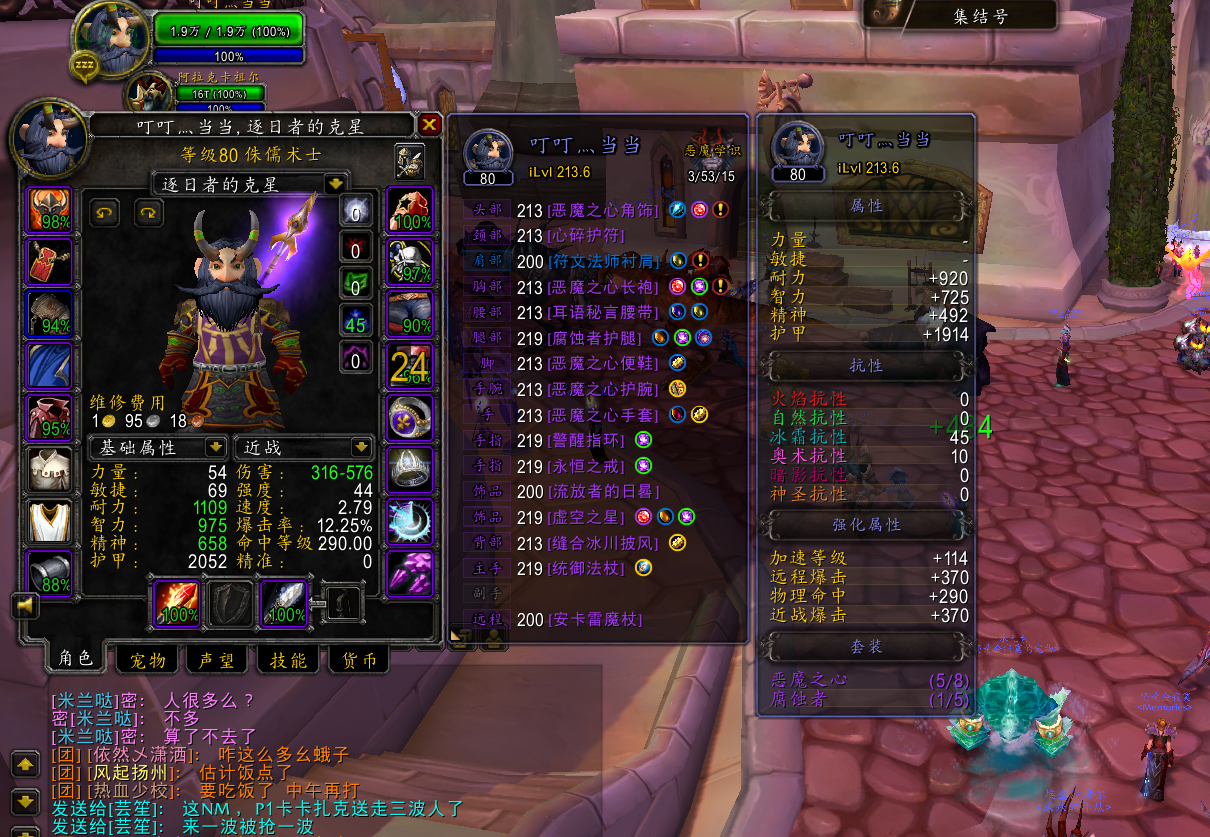1210x837 pixels.
Task: Select the 技能 skills tab
Action: [x=288, y=660]
